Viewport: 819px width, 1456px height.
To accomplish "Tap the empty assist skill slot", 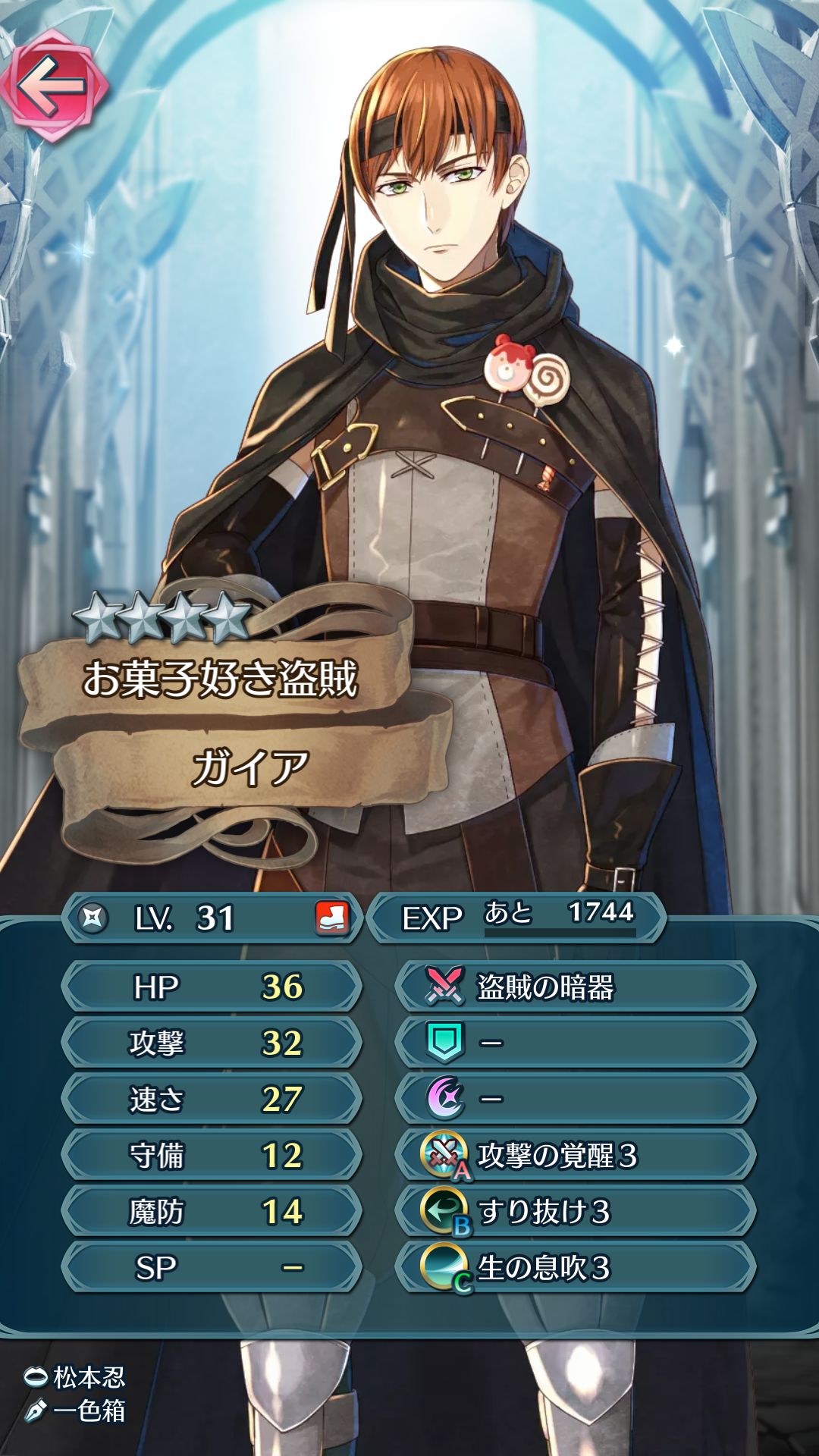I will (x=575, y=1043).
